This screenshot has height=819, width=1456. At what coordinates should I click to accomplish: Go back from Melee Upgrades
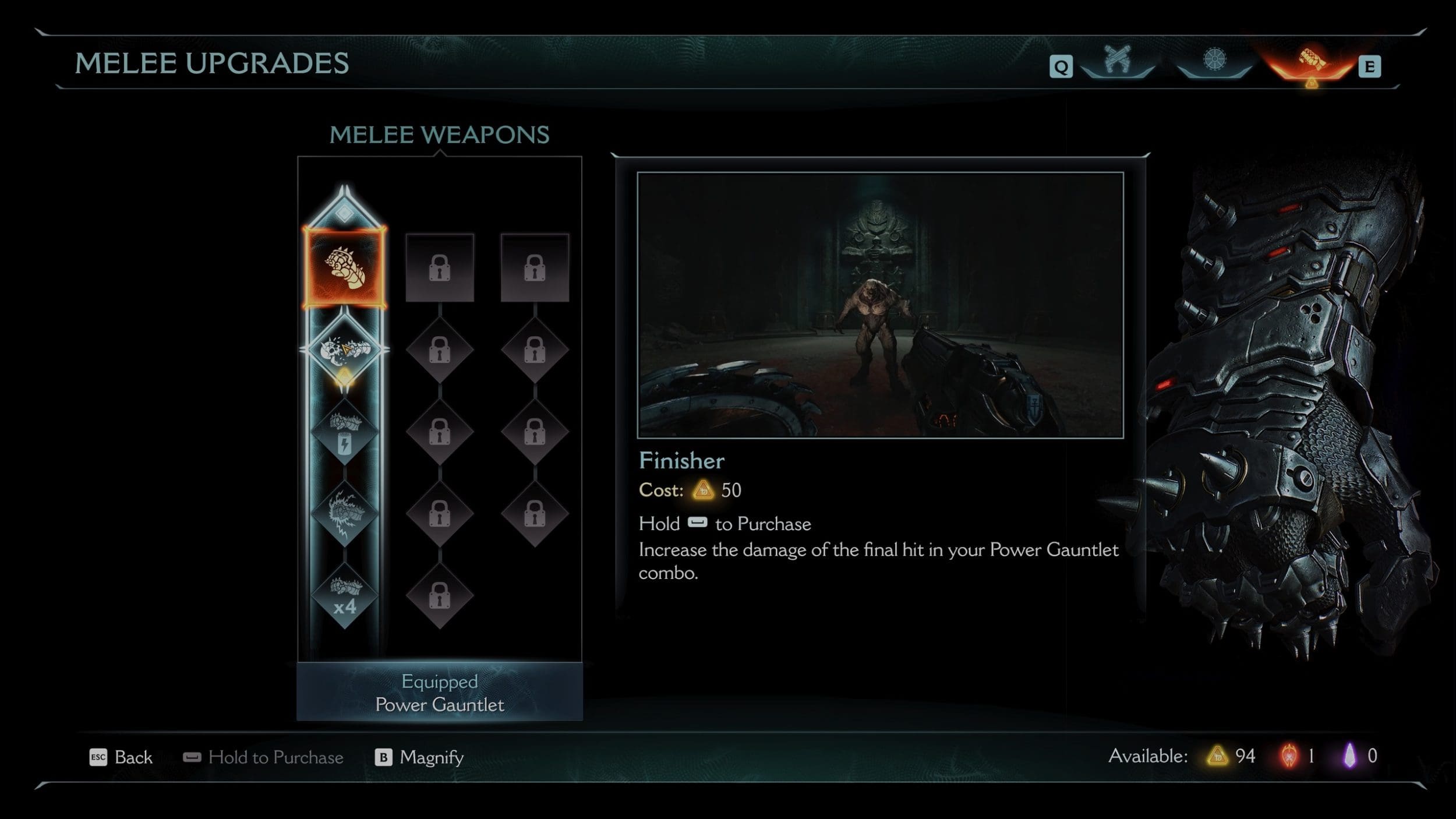(x=121, y=757)
